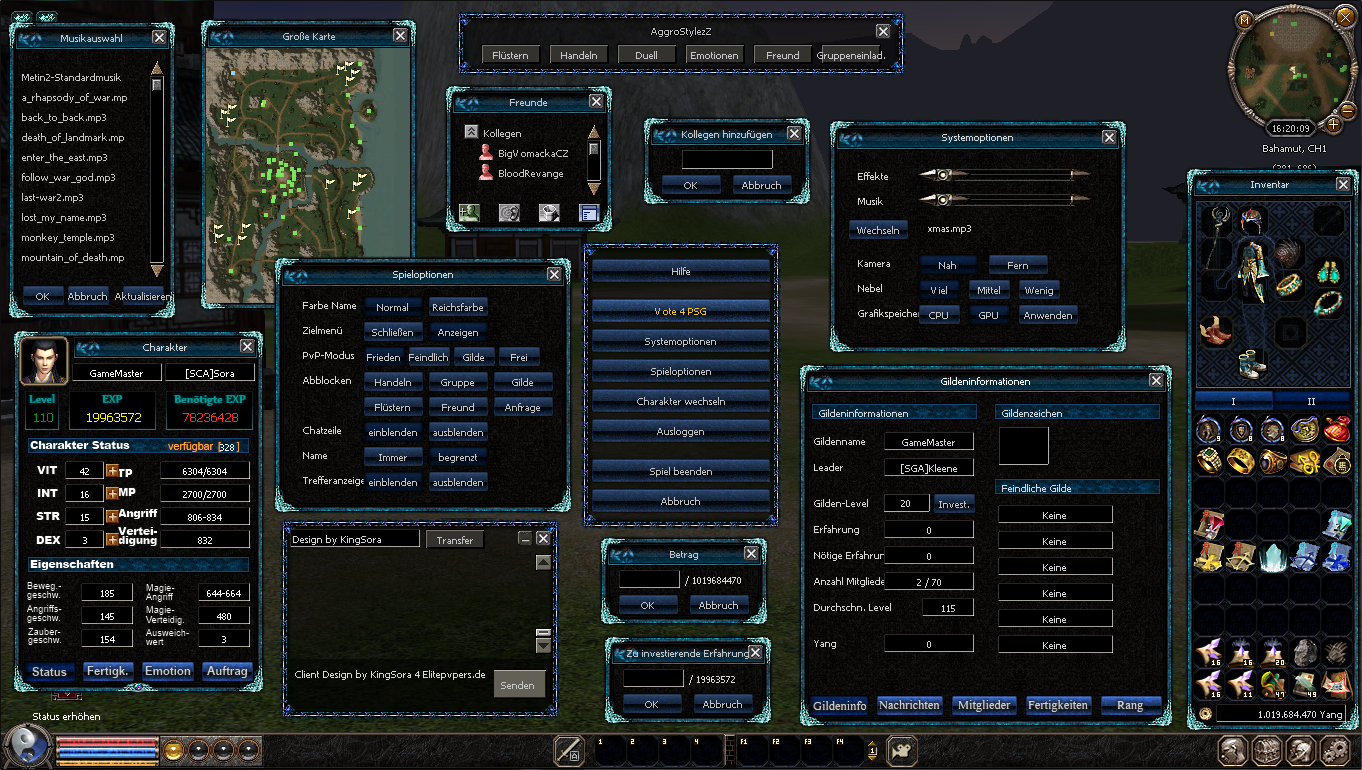
Task: Select the monkey_temple.mp3 track
Action: 68,238
